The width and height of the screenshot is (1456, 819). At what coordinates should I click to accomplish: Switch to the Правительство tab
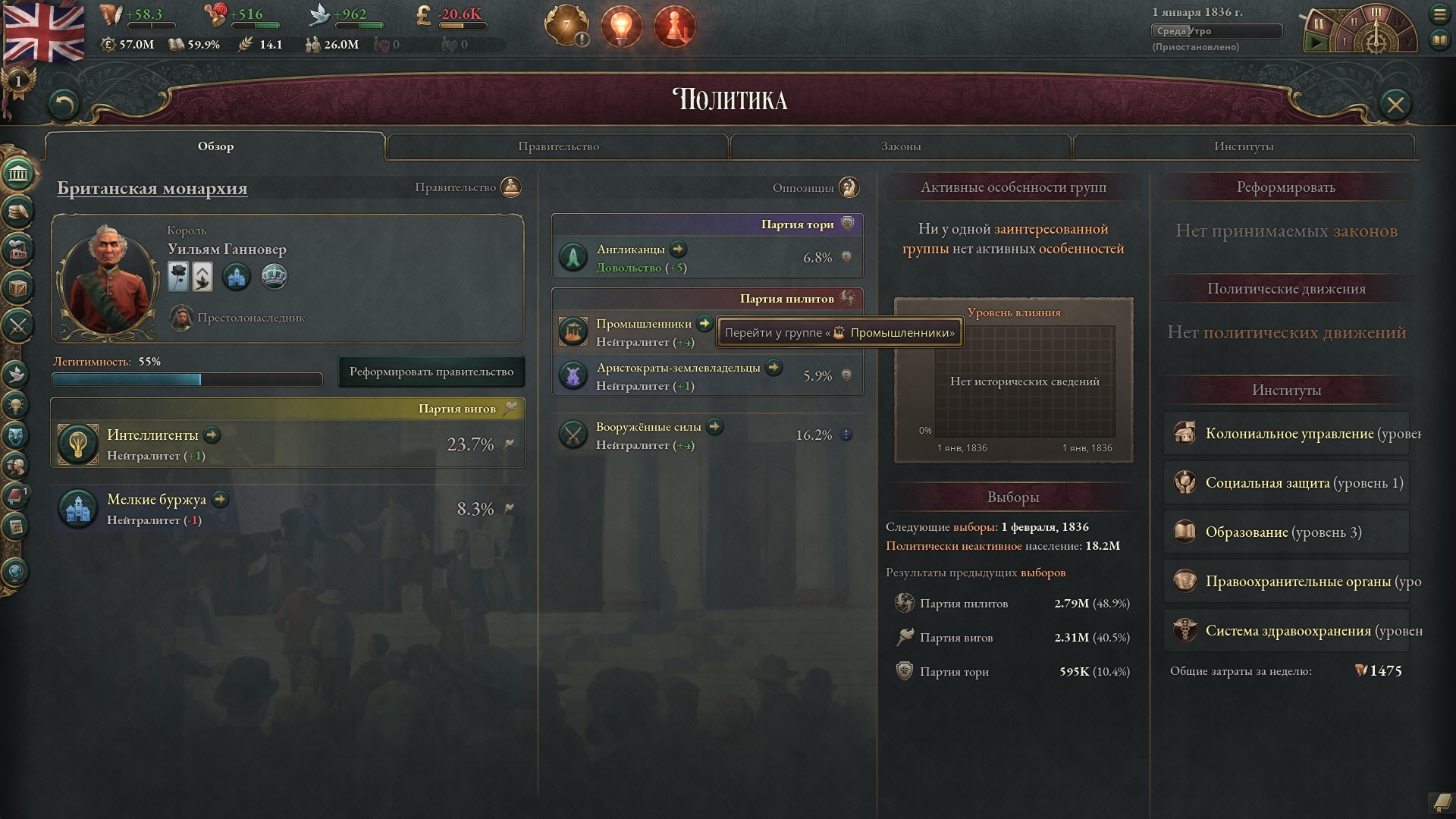(558, 146)
